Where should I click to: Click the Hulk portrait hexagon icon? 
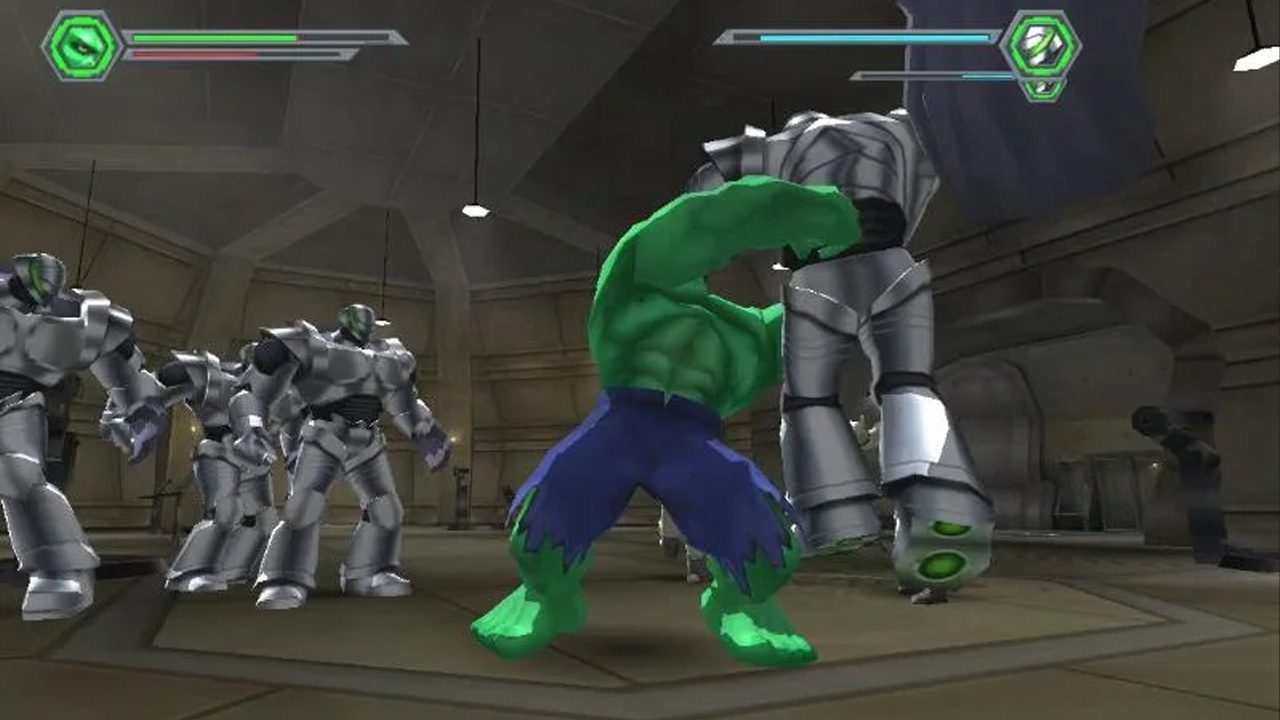(82, 45)
